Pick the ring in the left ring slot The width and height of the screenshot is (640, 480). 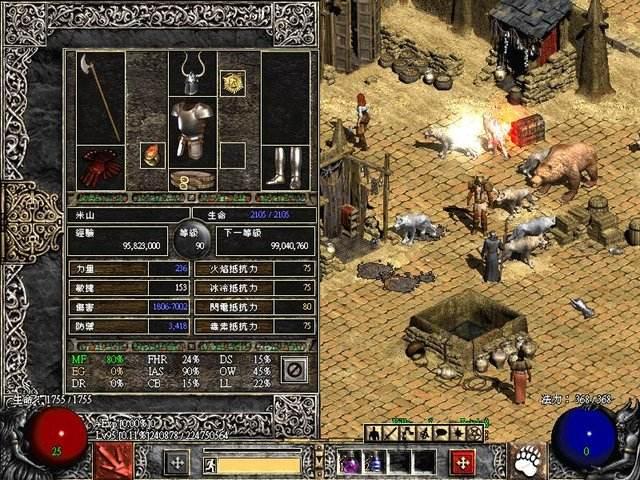click(x=152, y=155)
